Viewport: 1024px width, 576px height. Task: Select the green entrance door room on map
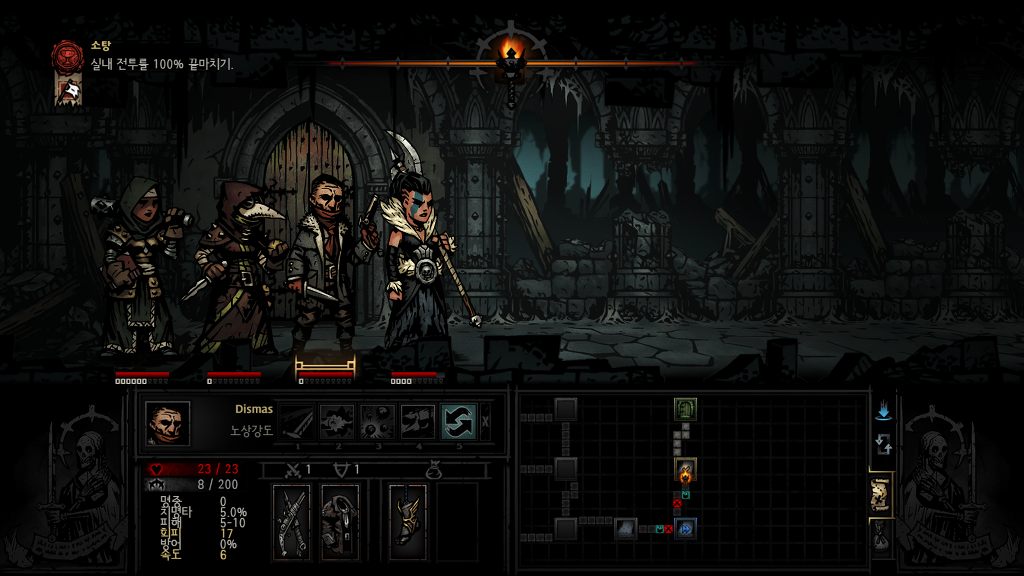coord(685,408)
